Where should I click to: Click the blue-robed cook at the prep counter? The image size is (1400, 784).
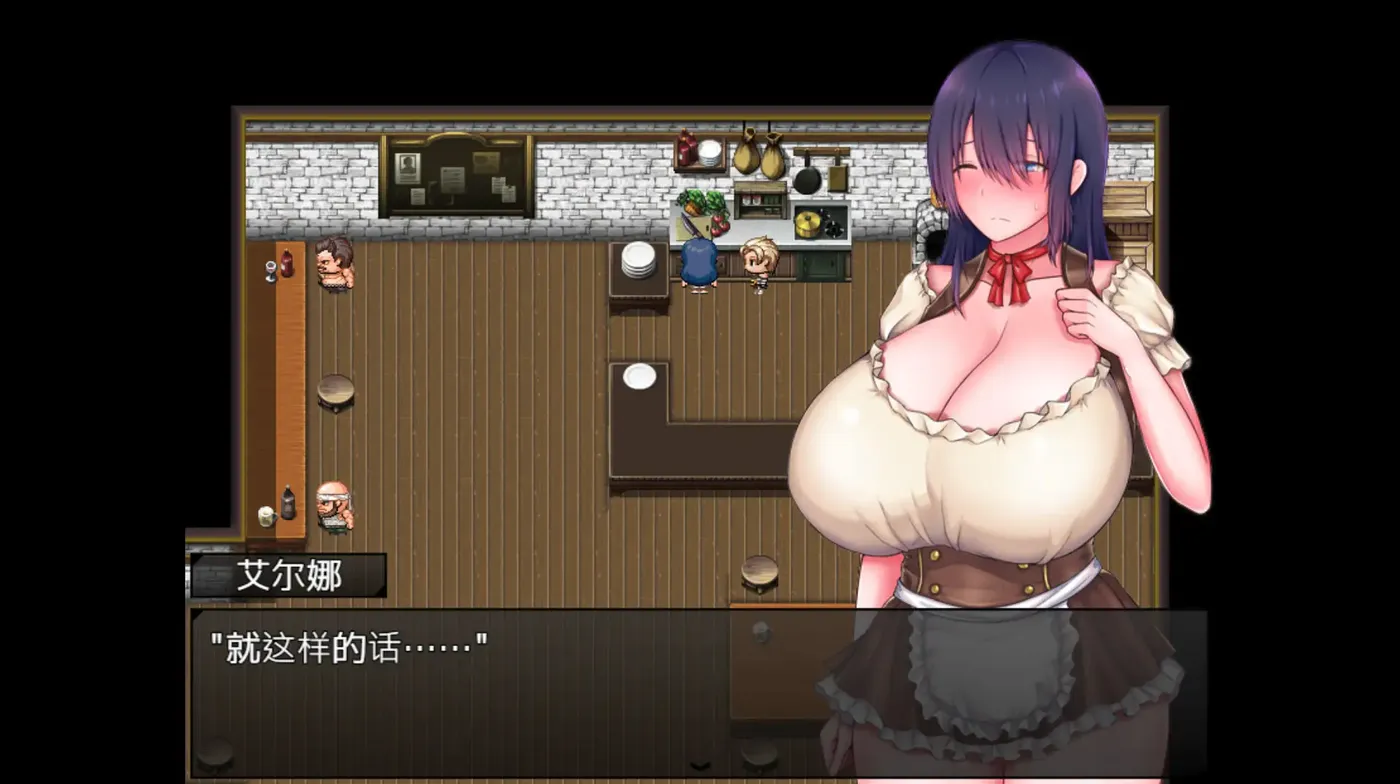[700, 262]
